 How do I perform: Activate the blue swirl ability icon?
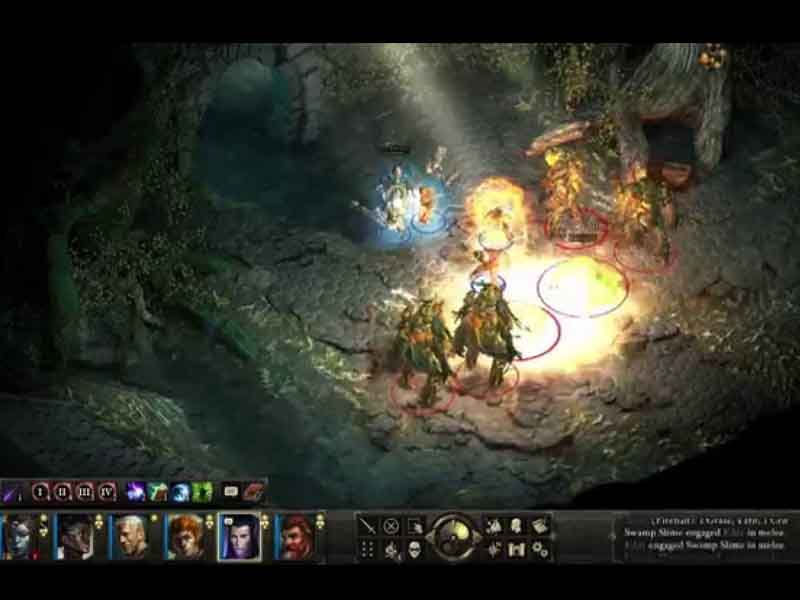click(181, 491)
